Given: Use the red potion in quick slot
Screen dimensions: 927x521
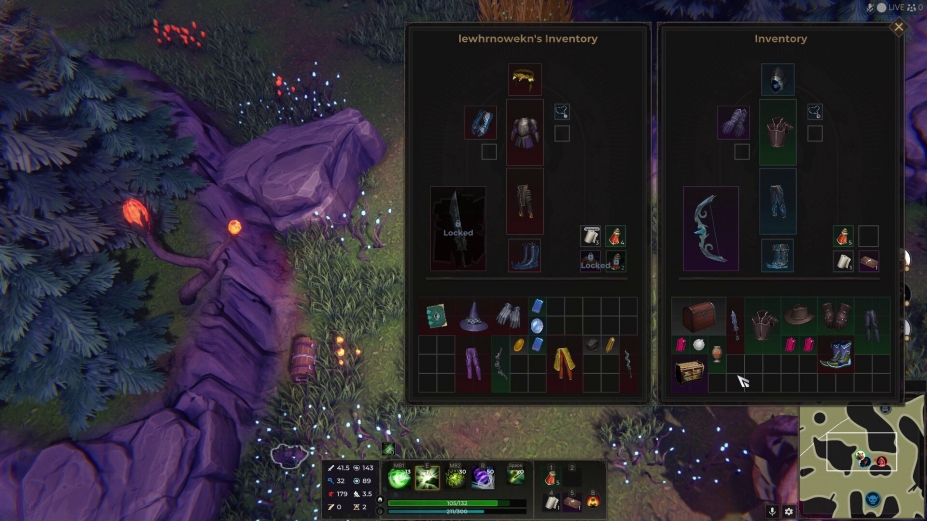Looking at the screenshot, I should (550, 478).
